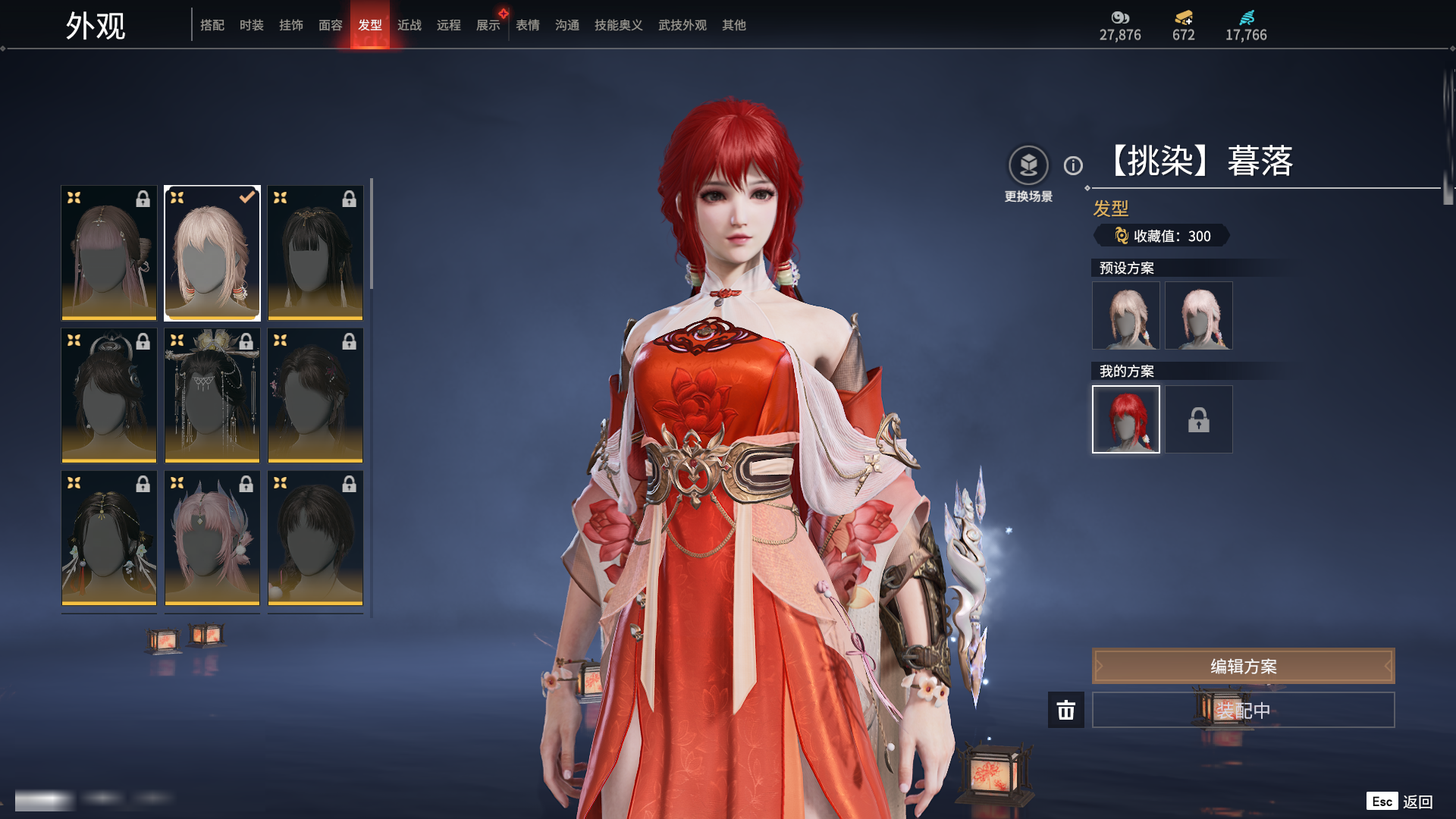Switch to the 面容 face tab

(331, 25)
